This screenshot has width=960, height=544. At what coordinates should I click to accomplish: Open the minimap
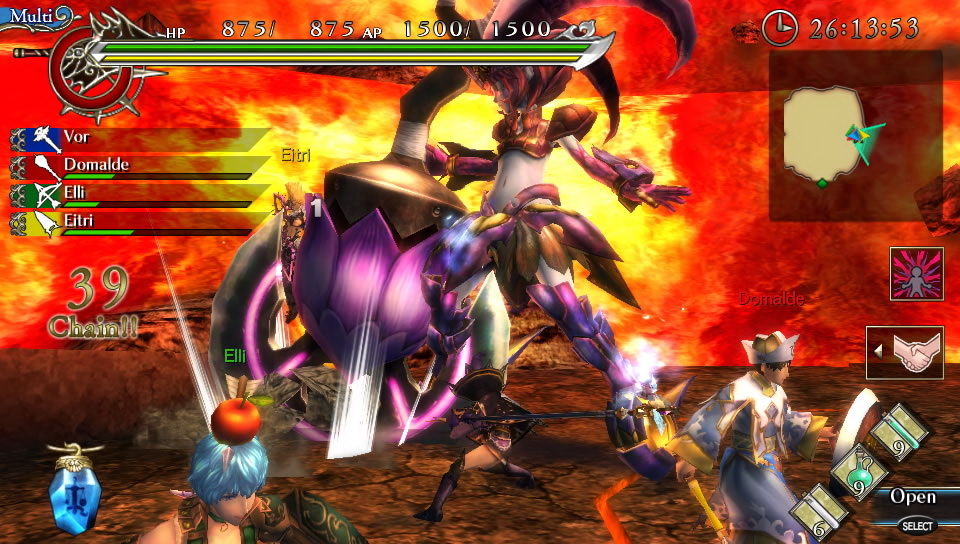(854, 135)
